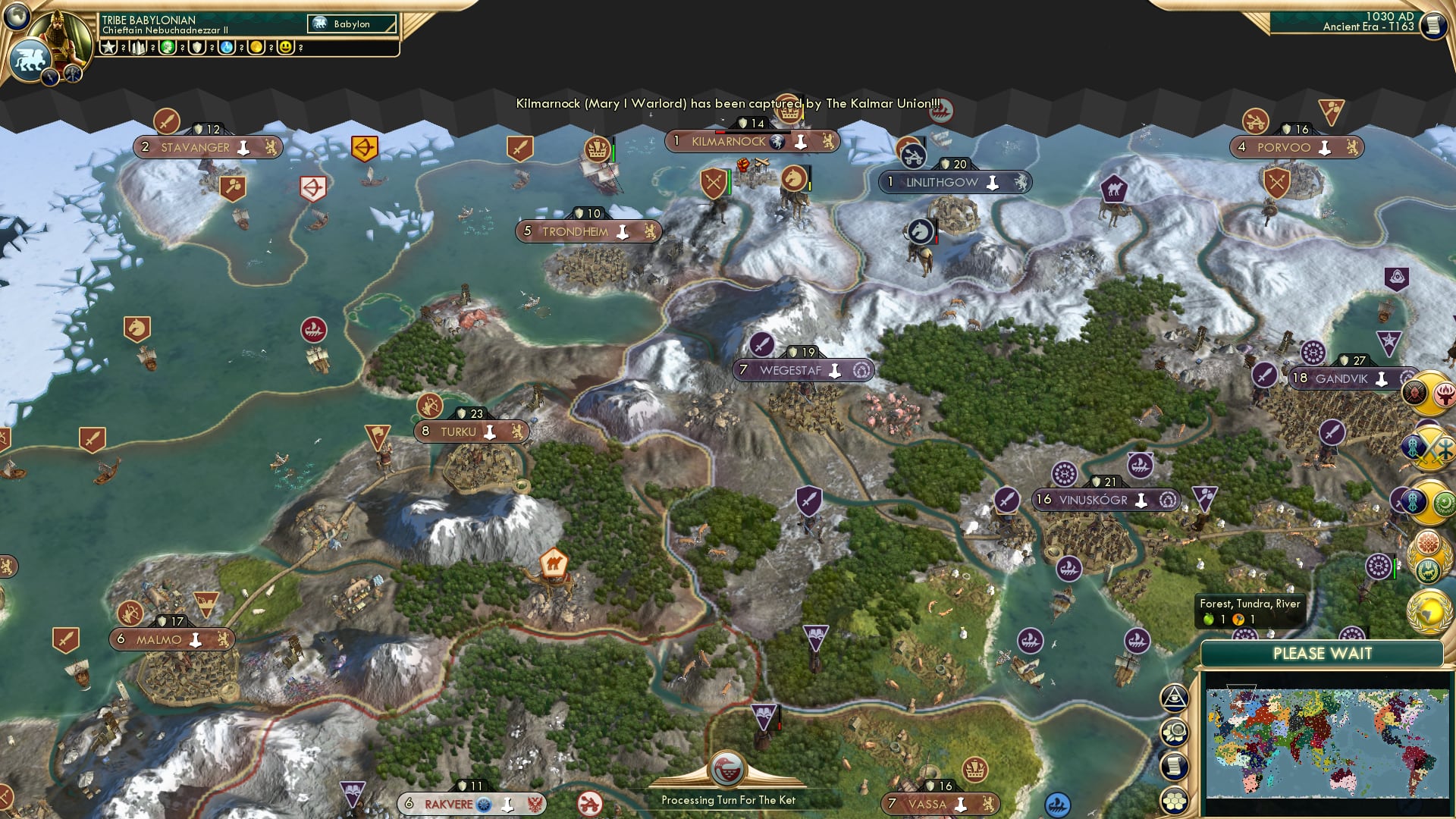Viewport: 1456px width, 819px height.
Task: Open the crossed-swords war medallion on right panel
Action: [x=1429, y=447]
